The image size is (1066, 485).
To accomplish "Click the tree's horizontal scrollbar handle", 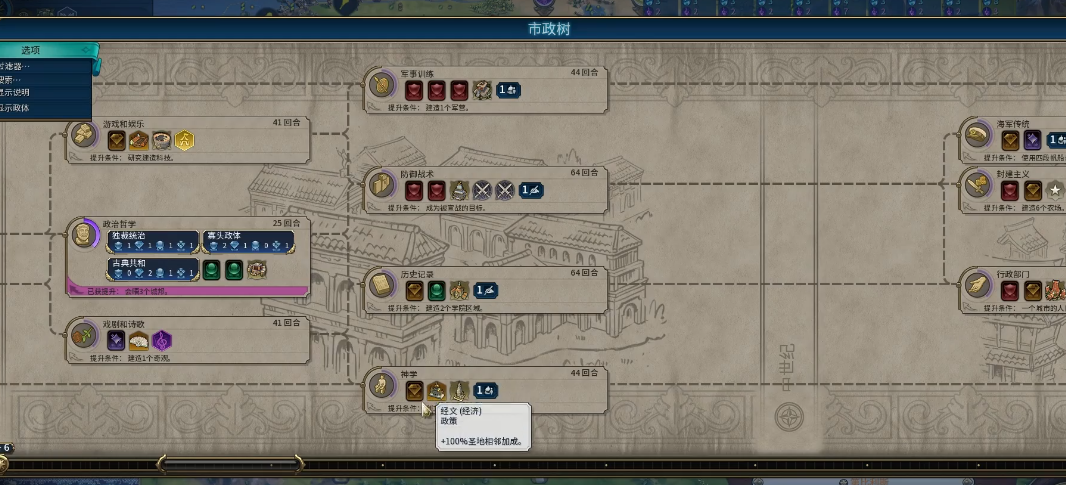I will (230, 464).
